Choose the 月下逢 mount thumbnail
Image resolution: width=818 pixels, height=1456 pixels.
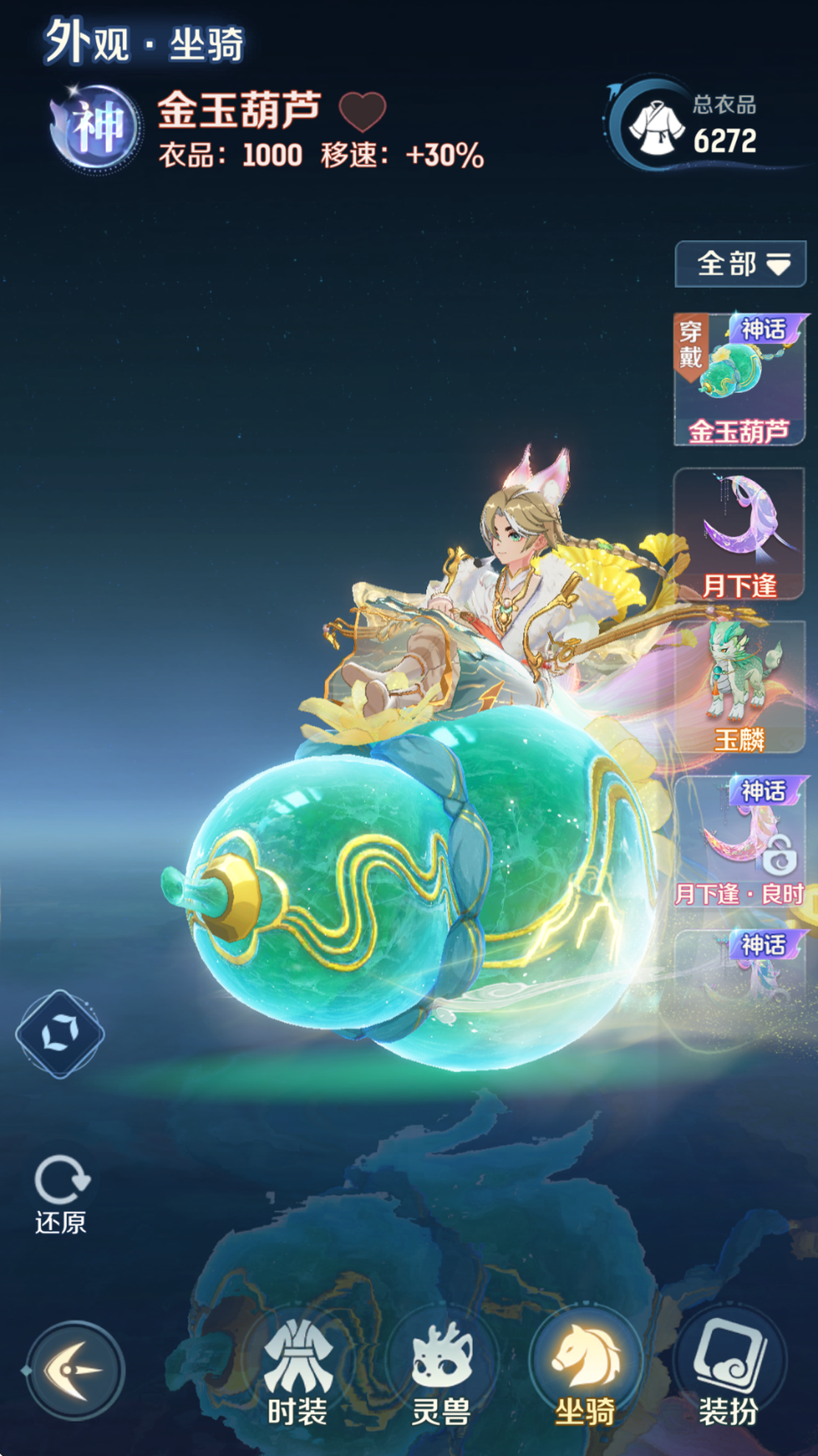(x=739, y=534)
